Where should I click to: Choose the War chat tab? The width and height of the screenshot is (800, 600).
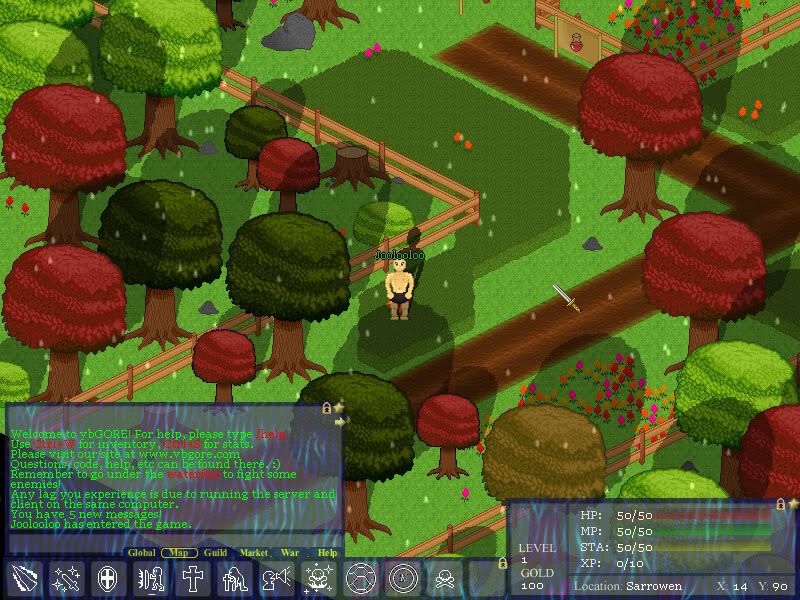tap(290, 552)
